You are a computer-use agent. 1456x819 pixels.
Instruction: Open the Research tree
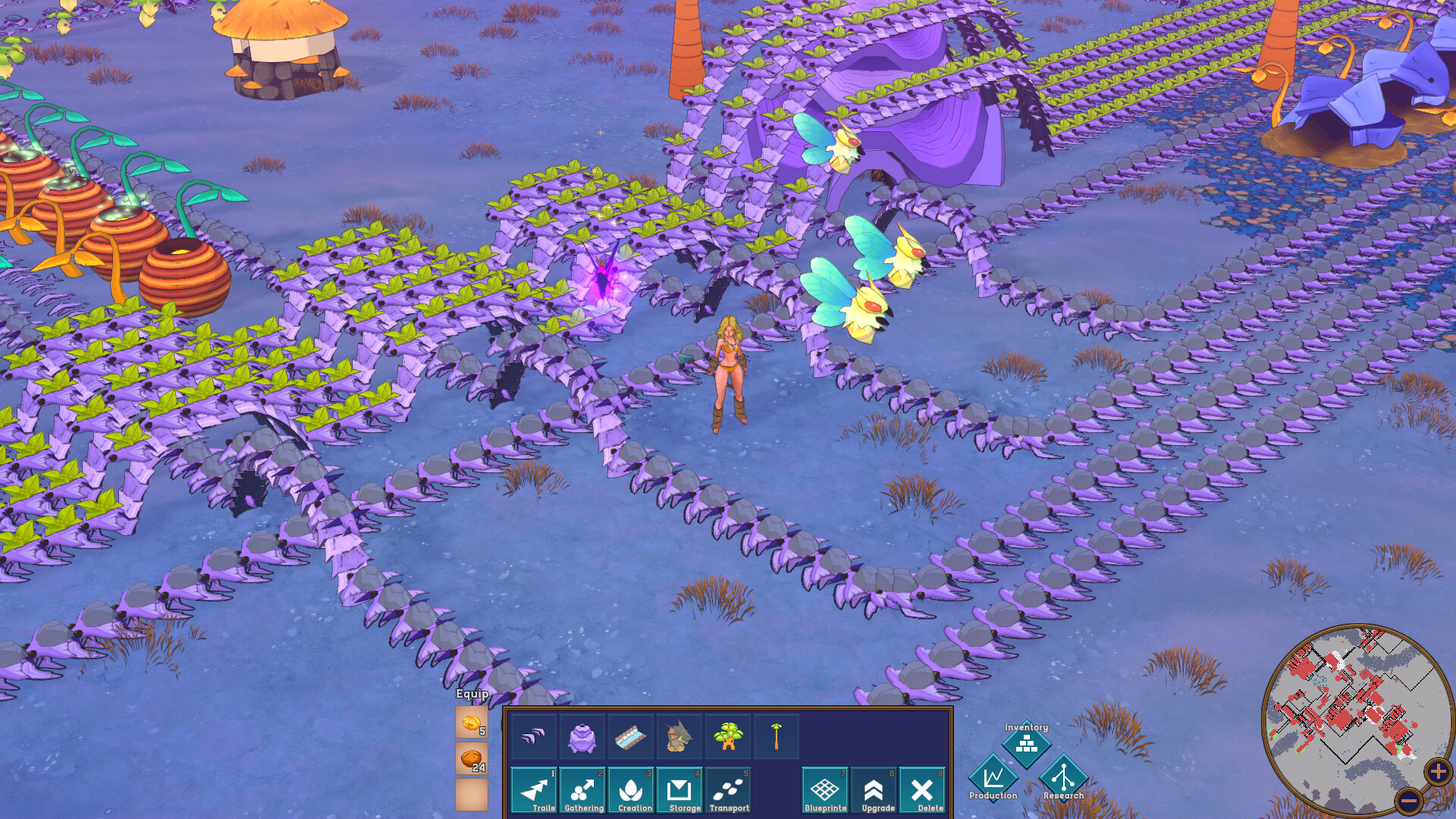(1064, 780)
